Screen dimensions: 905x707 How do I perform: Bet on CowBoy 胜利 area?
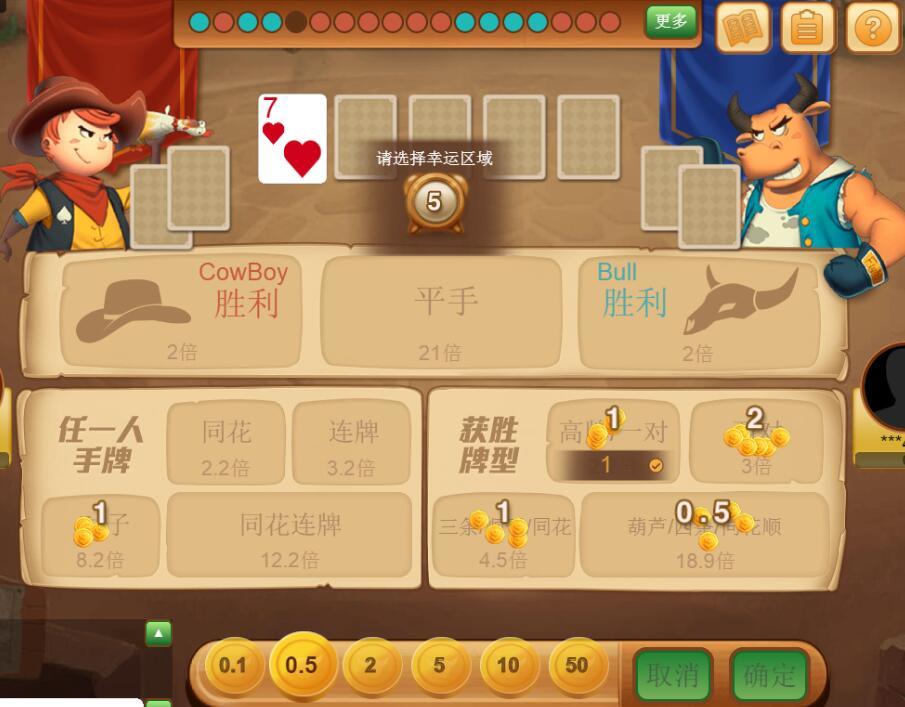click(181, 312)
